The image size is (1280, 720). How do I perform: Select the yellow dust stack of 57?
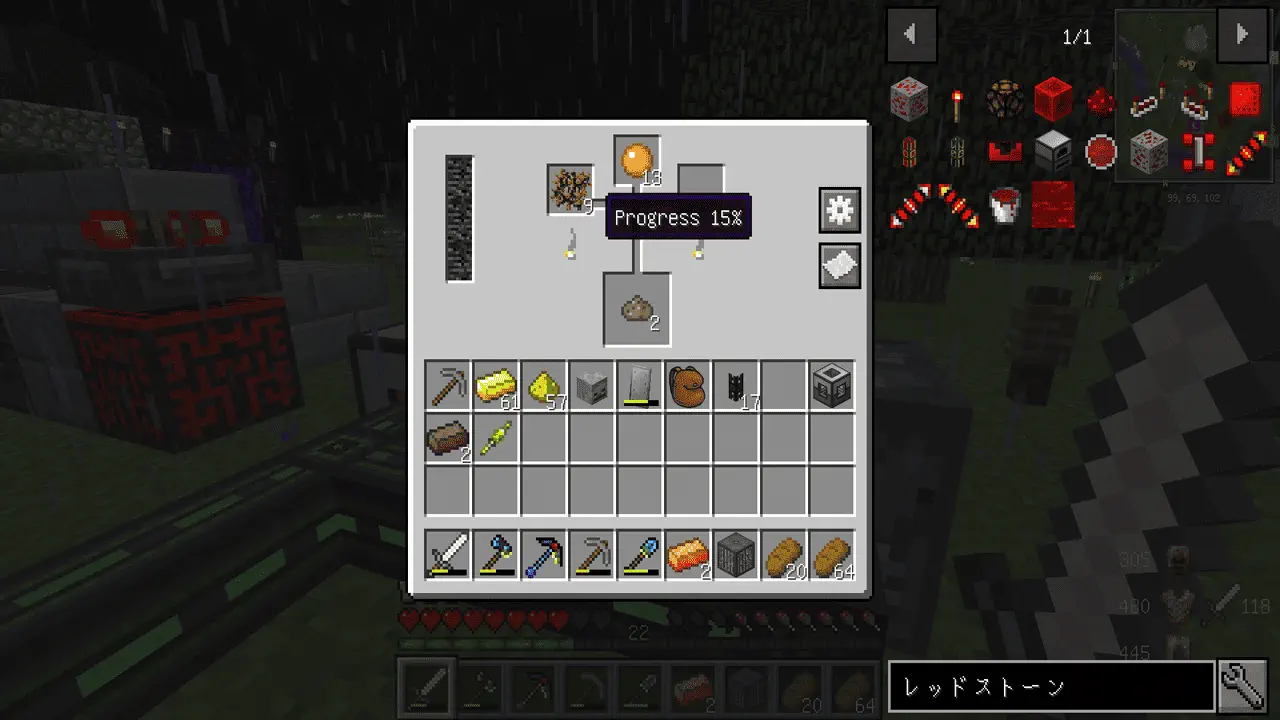pos(544,386)
